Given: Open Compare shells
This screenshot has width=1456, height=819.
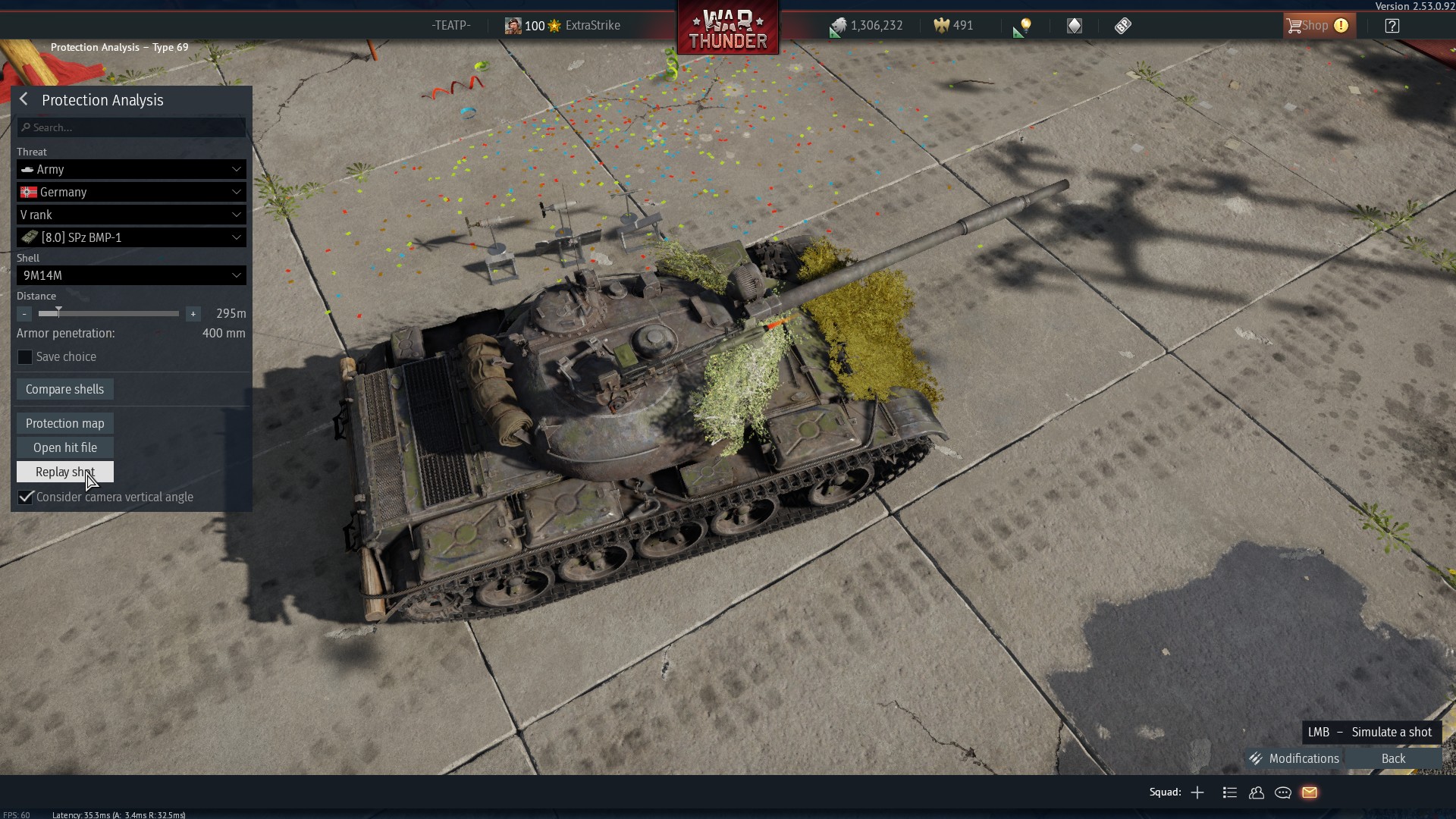Looking at the screenshot, I should (65, 389).
